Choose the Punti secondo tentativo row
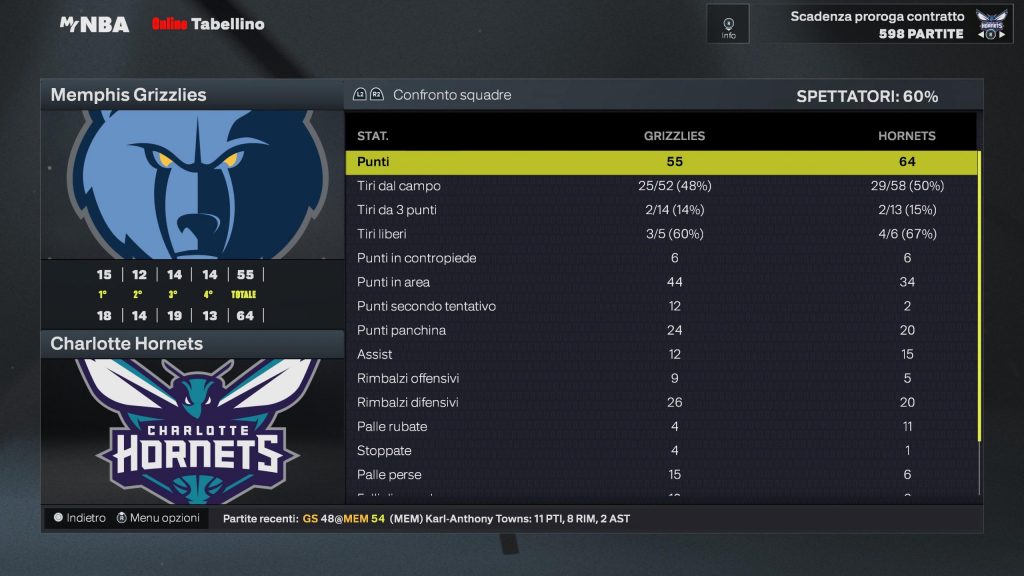 pyautogui.click(x=660, y=306)
